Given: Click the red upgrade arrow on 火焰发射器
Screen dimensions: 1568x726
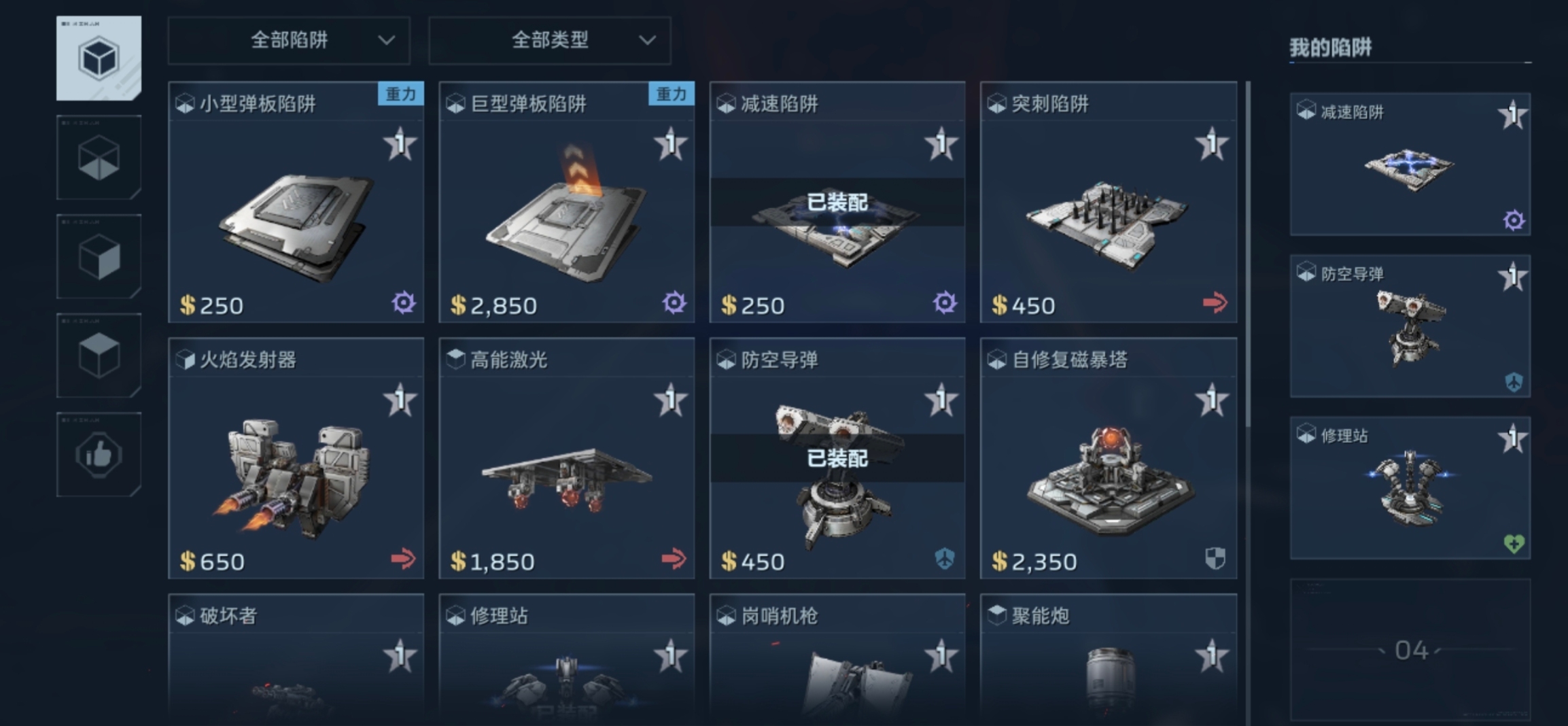Looking at the screenshot, I should coord(404,559).
